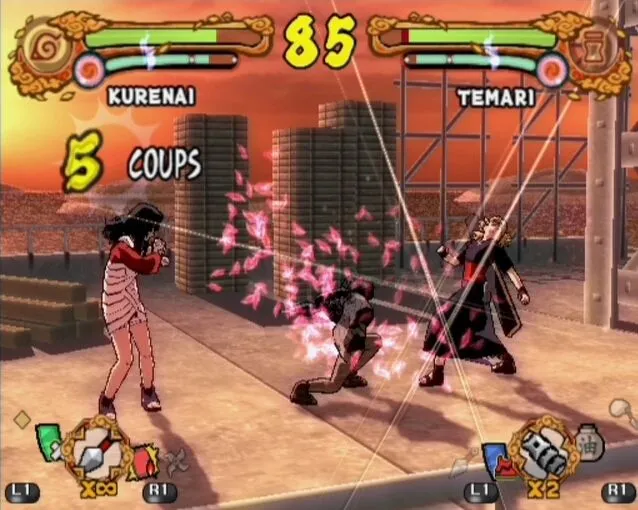
Task: Click Kurenai's Leaf Village emblem
Action: (38, 46)
